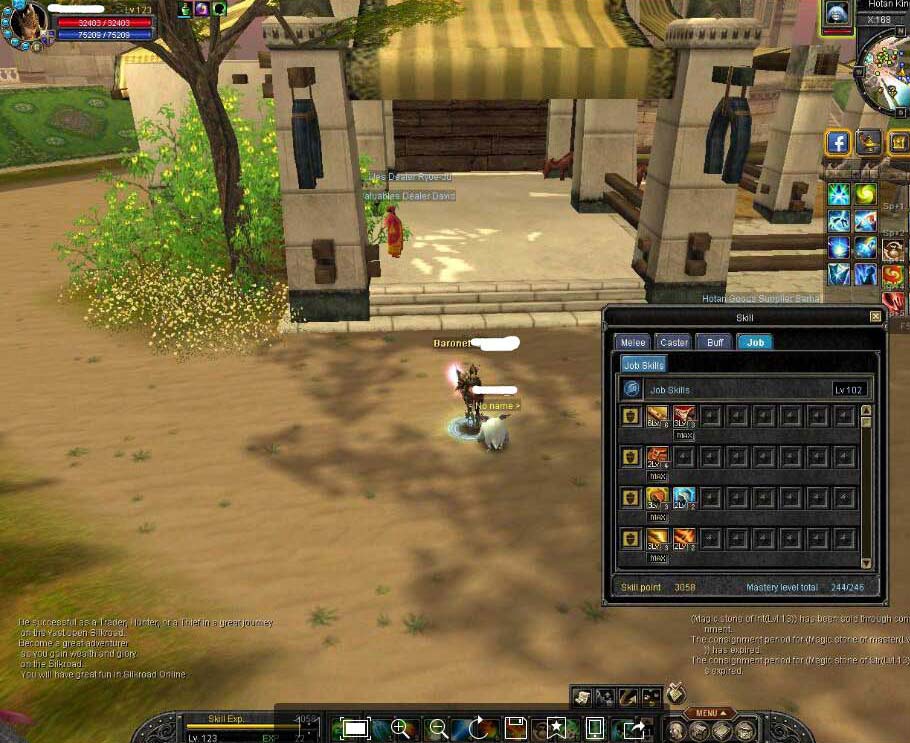Switch to the Melee skill tab
This screenshot has height=743, width=910.
(x=632, y=342)
